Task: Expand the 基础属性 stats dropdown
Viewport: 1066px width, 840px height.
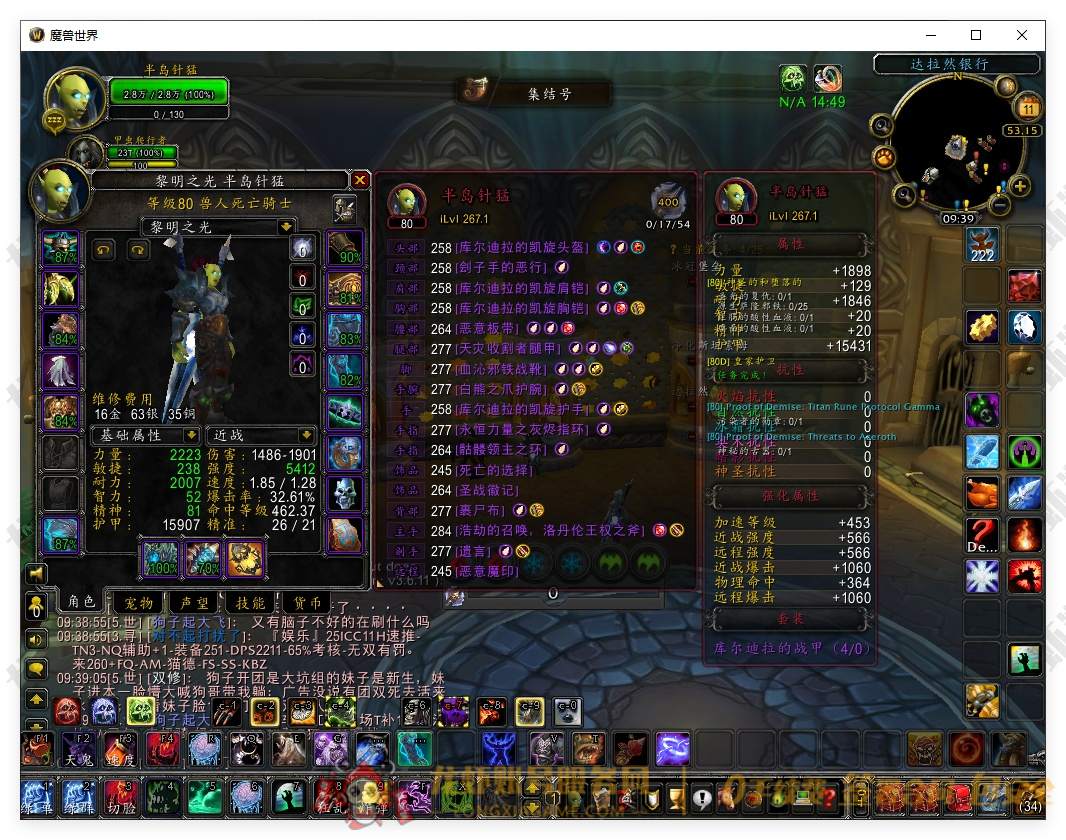Action: [191, 435]
